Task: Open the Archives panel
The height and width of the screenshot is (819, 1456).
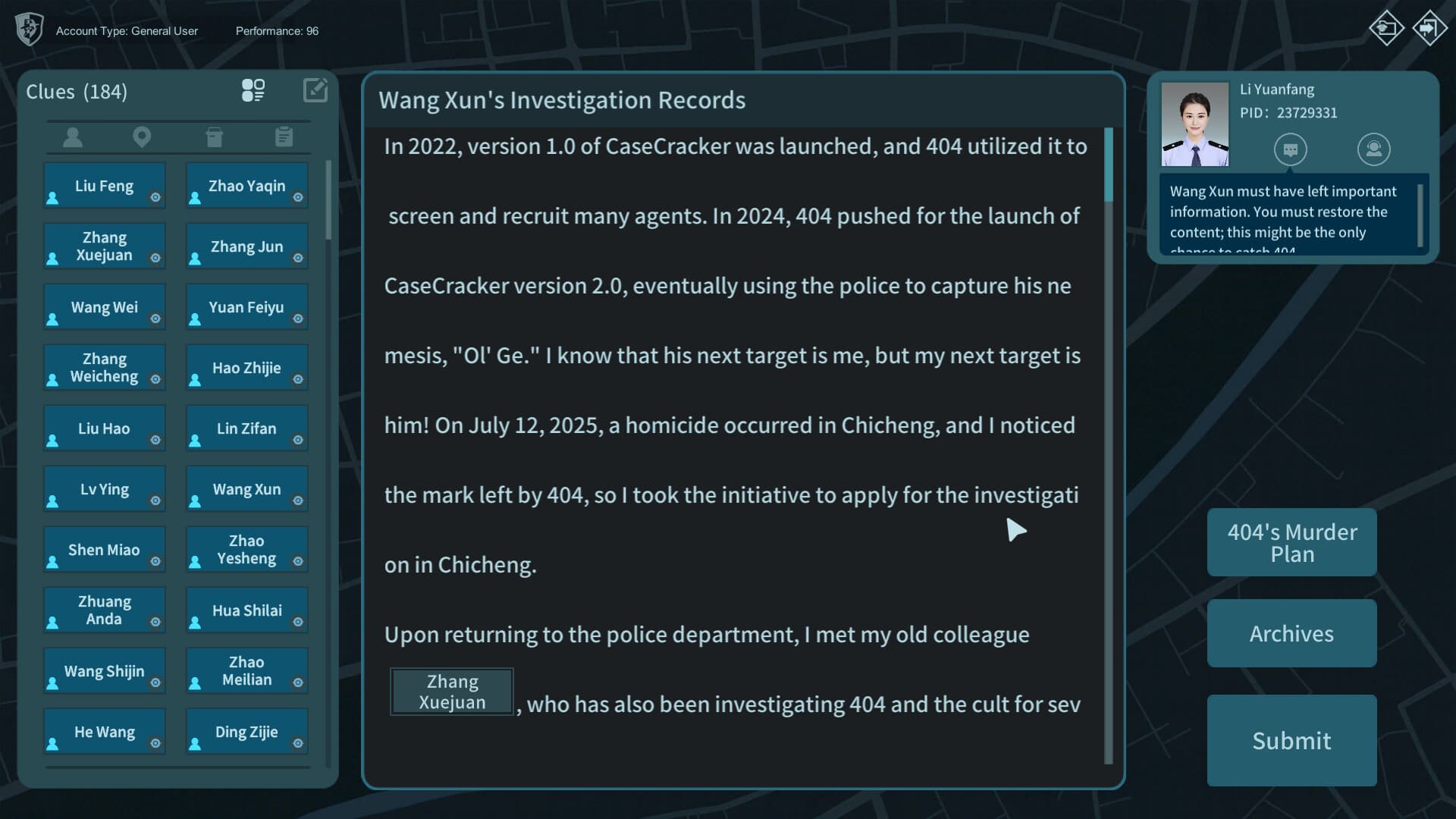Action: pos(1291,633)
